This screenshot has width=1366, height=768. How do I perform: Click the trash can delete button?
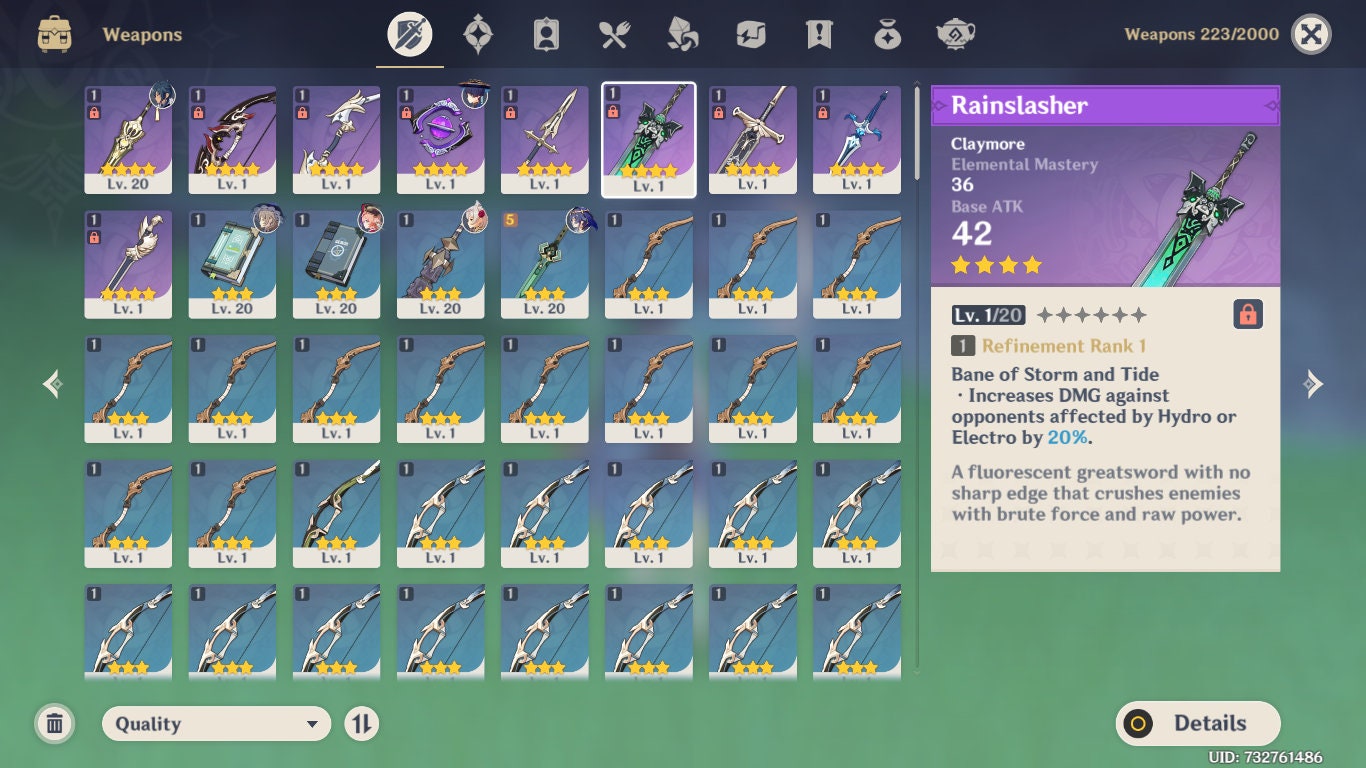pyautogui.click(x=55, y=723)
